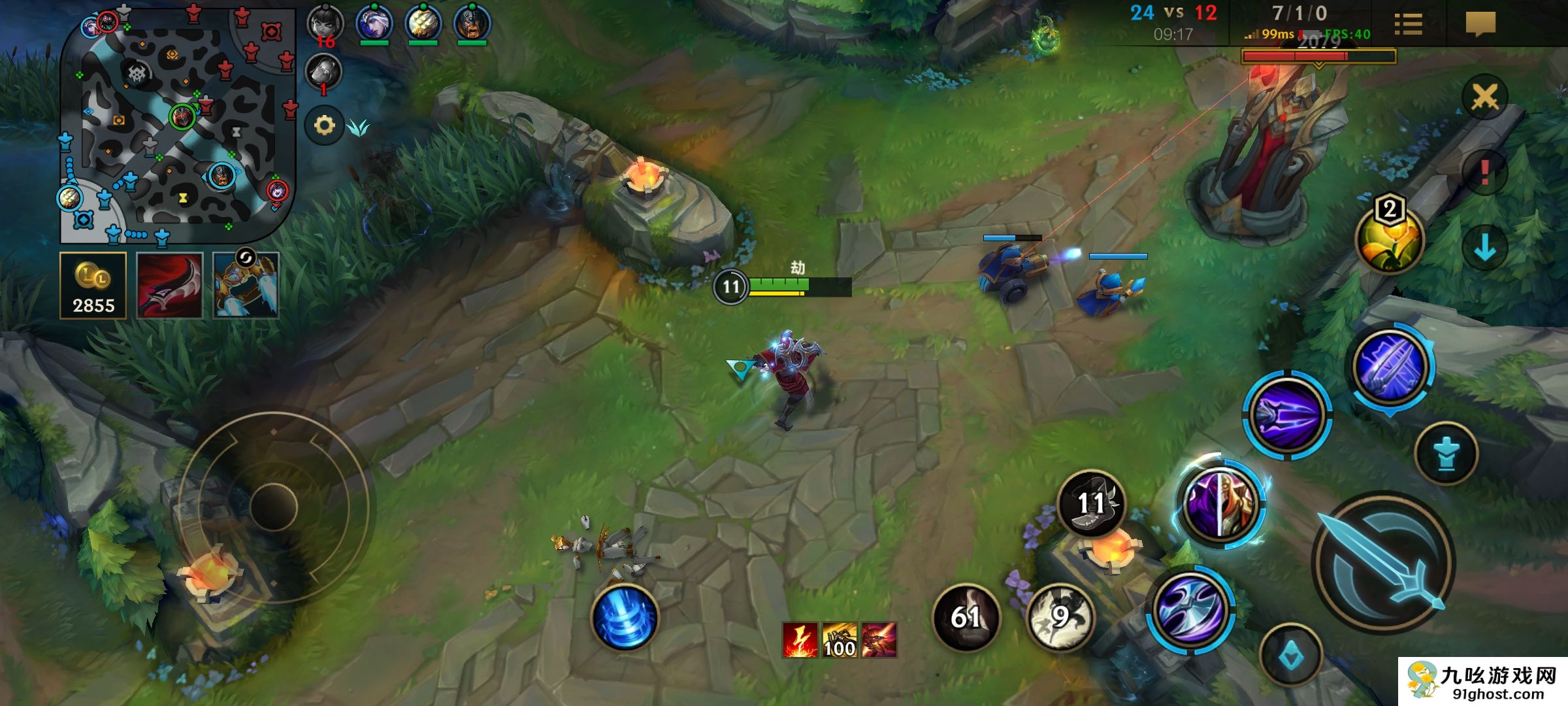The width and height of the screenshot is (1568, 706).
Task: Use the yellow flower item with 2 charges
Action: point(1389,239)
